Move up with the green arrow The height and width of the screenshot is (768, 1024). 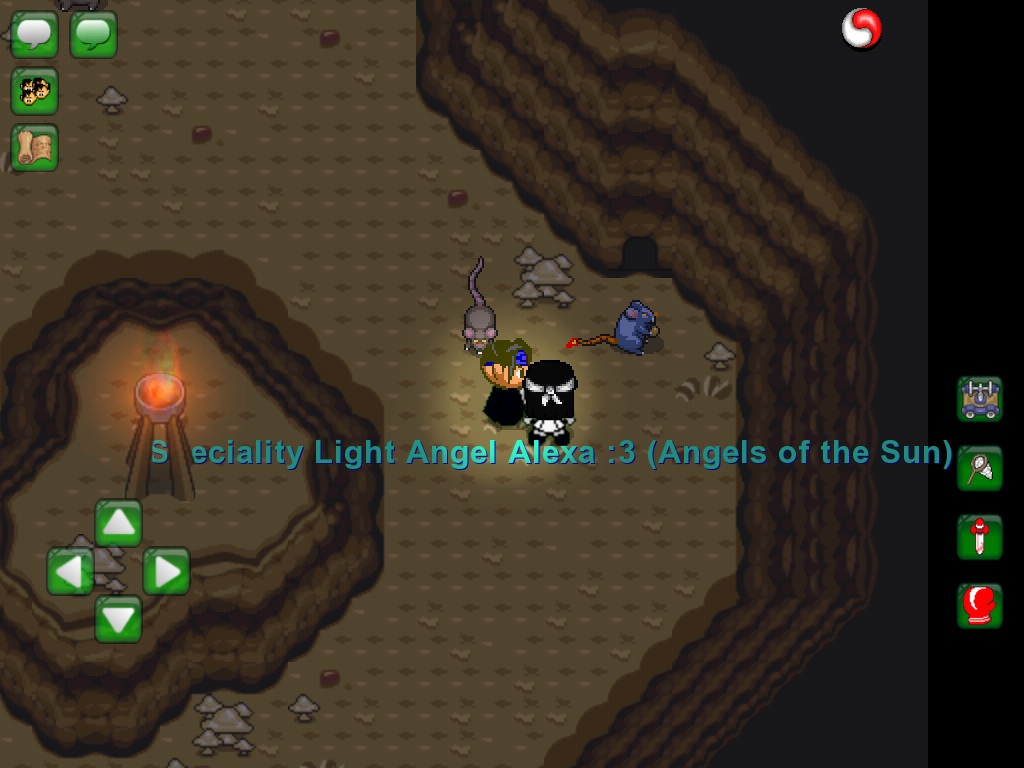tap(118, 523)
